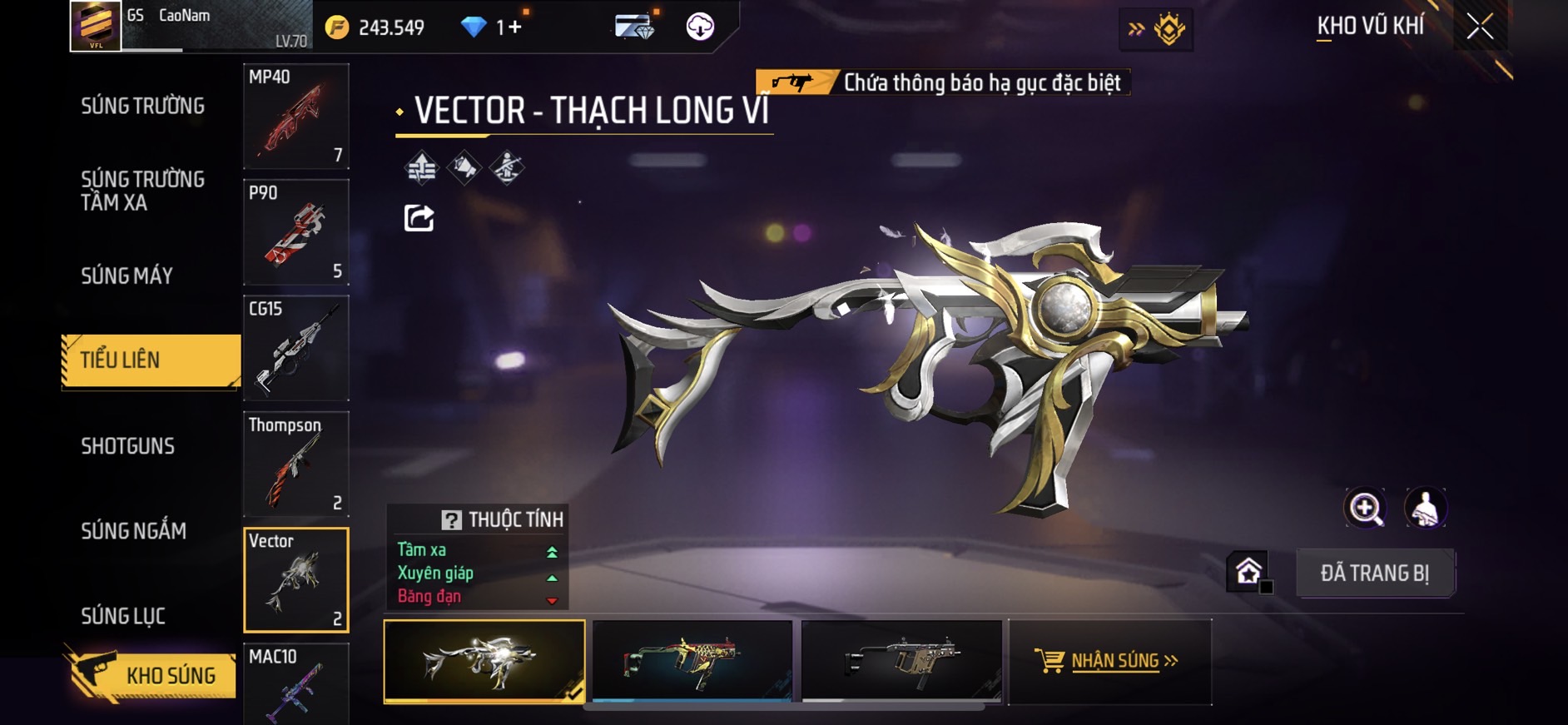
Task: Choose the CG15 weapon slot
Action: coord(295,348)
